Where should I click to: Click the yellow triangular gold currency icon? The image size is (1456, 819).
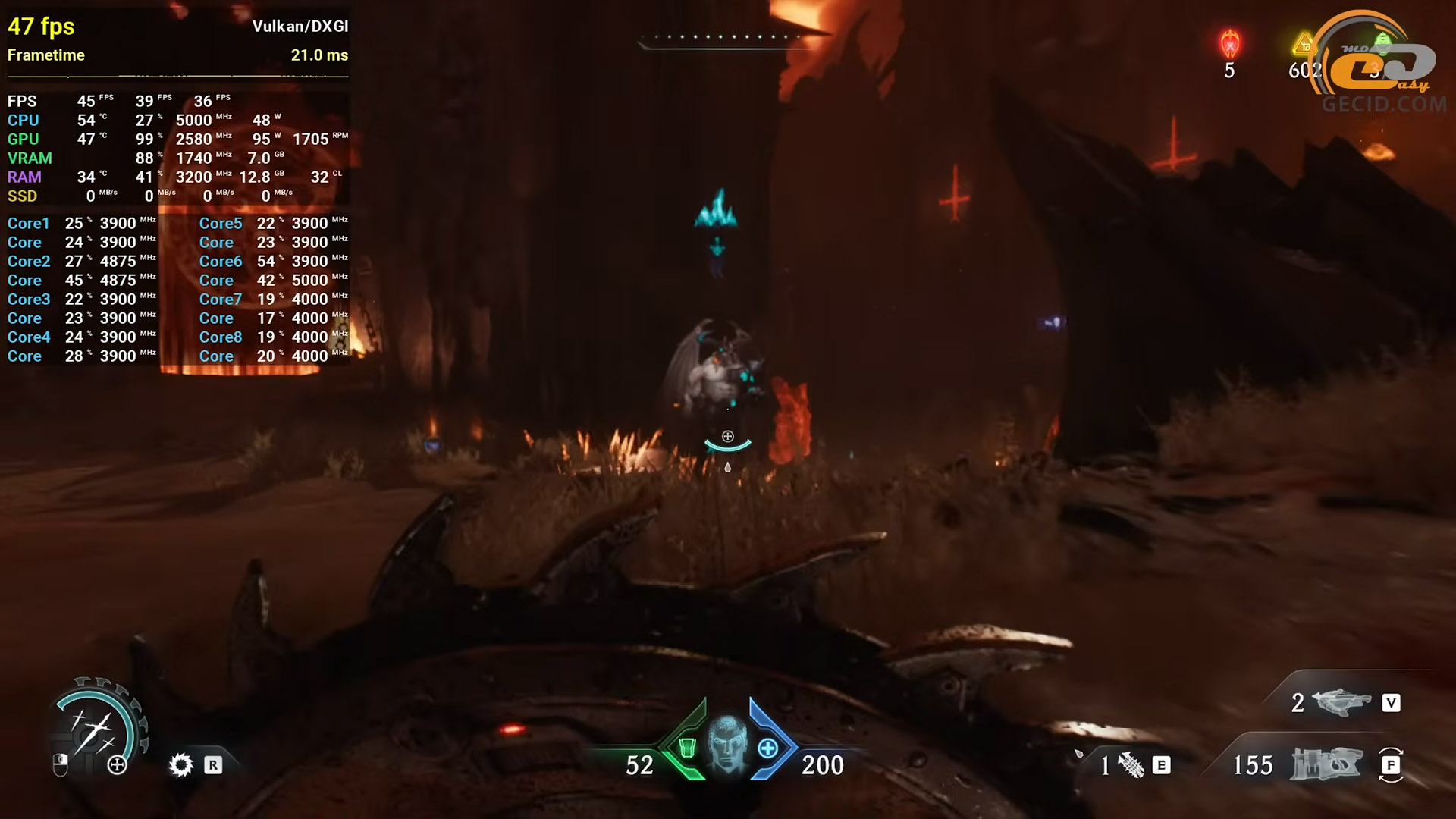coord(1303,44)
